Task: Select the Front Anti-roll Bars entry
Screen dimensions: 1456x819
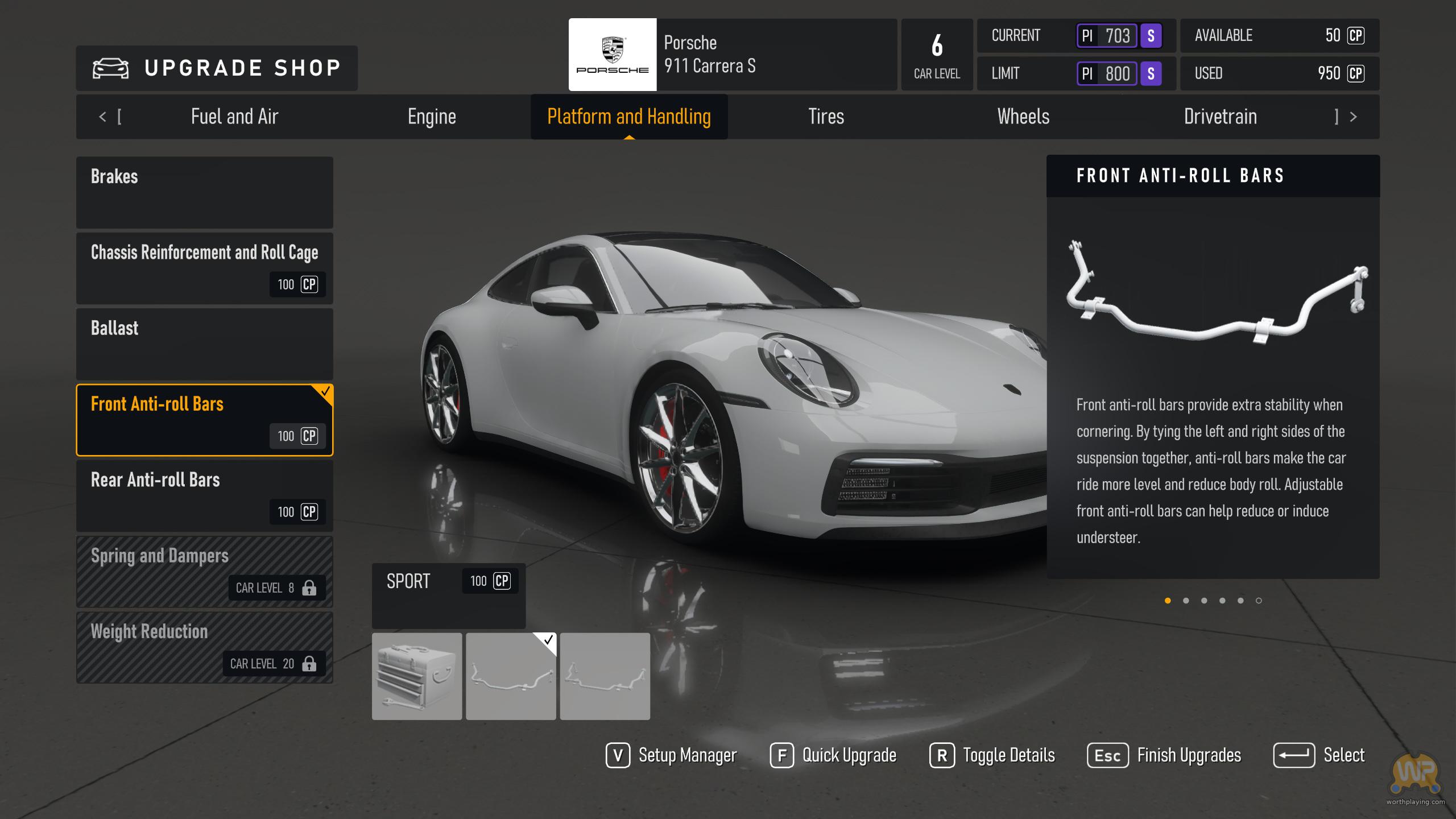Action: point(205,420)
